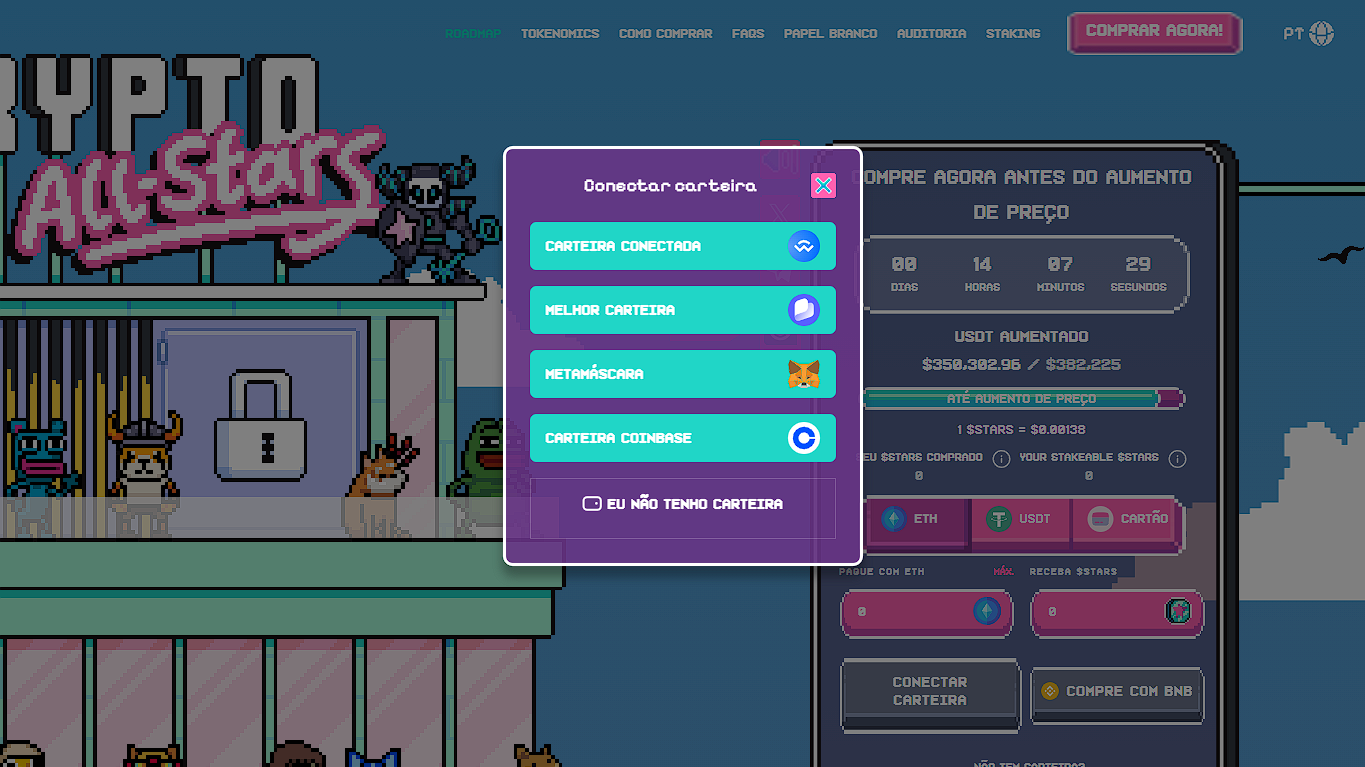
Task: Click the COMPRAR AGORA! button
Action: click(1154, 32)
